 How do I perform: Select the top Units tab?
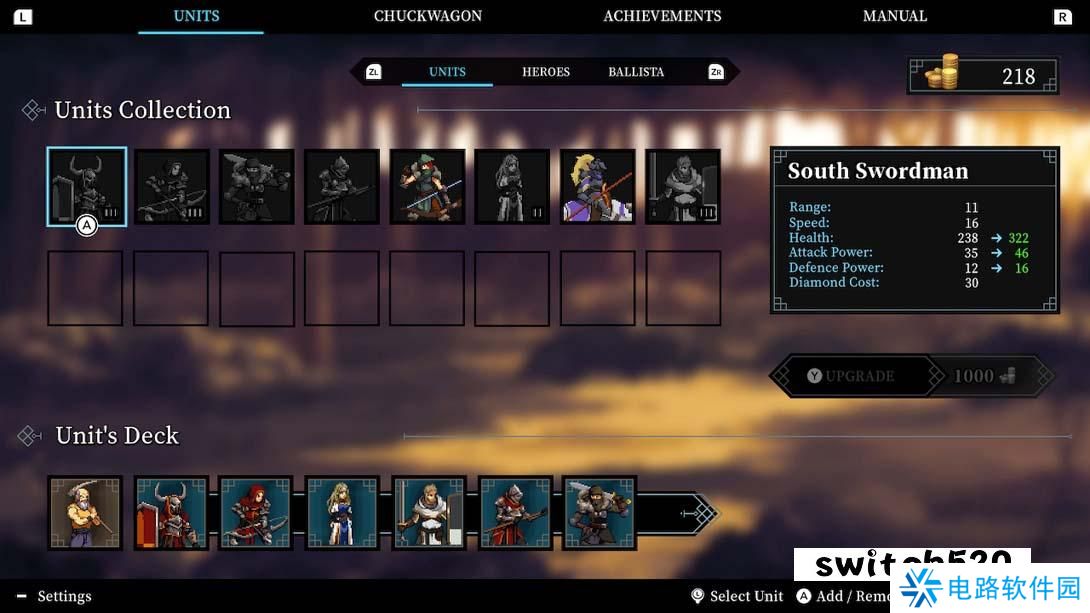click(x=196, y=16)
